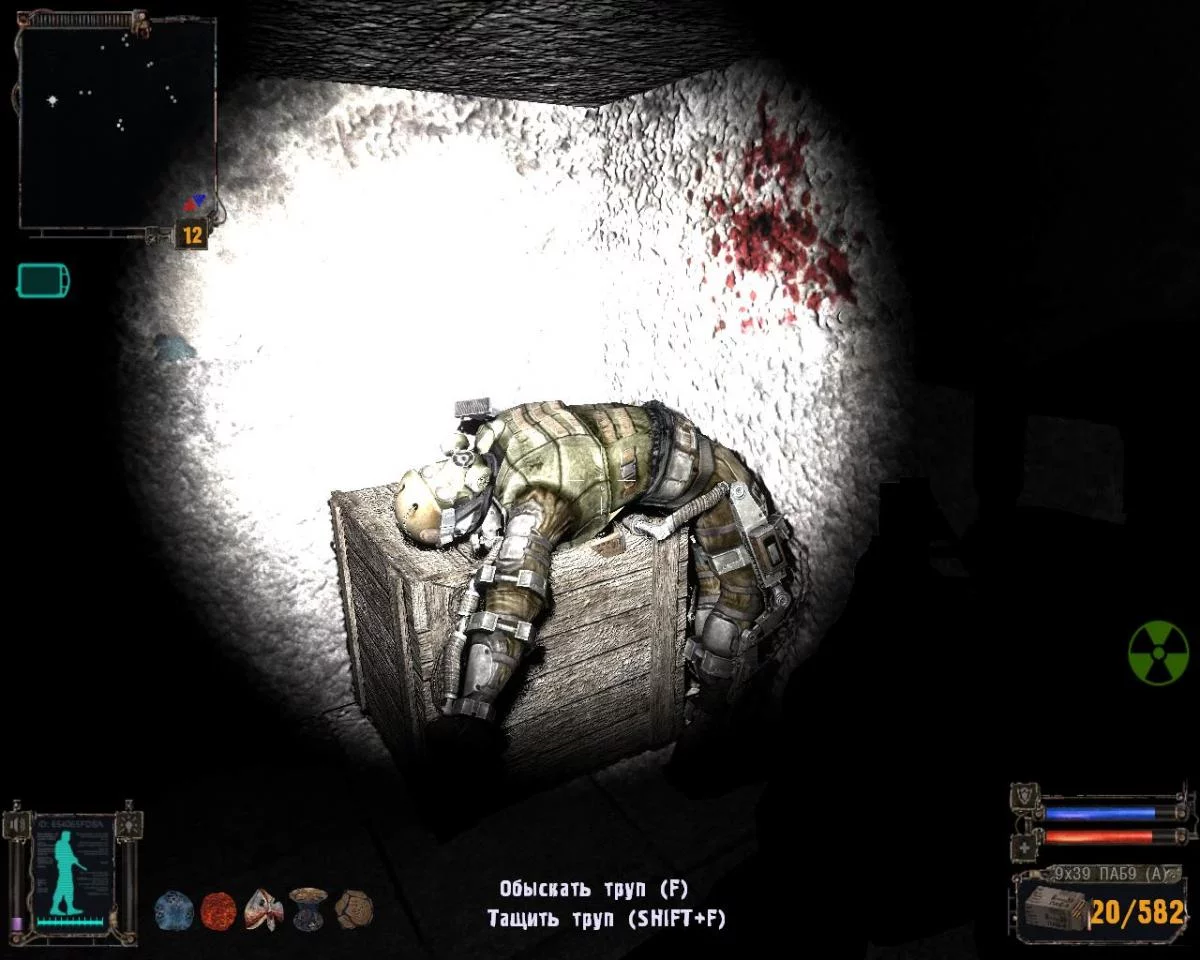Select the goblet-shaped artifact on the belt
The image size is (1200, 960).
(x=308, y=909)
